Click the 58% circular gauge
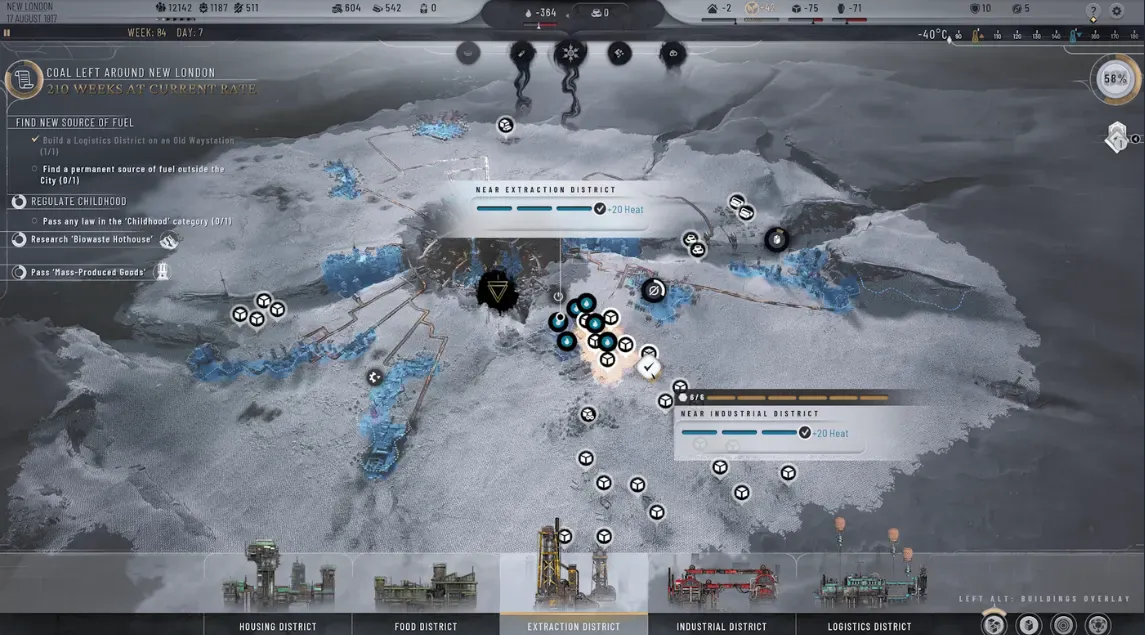This screenshot has height=635, width=1145. pos(1115,79)
